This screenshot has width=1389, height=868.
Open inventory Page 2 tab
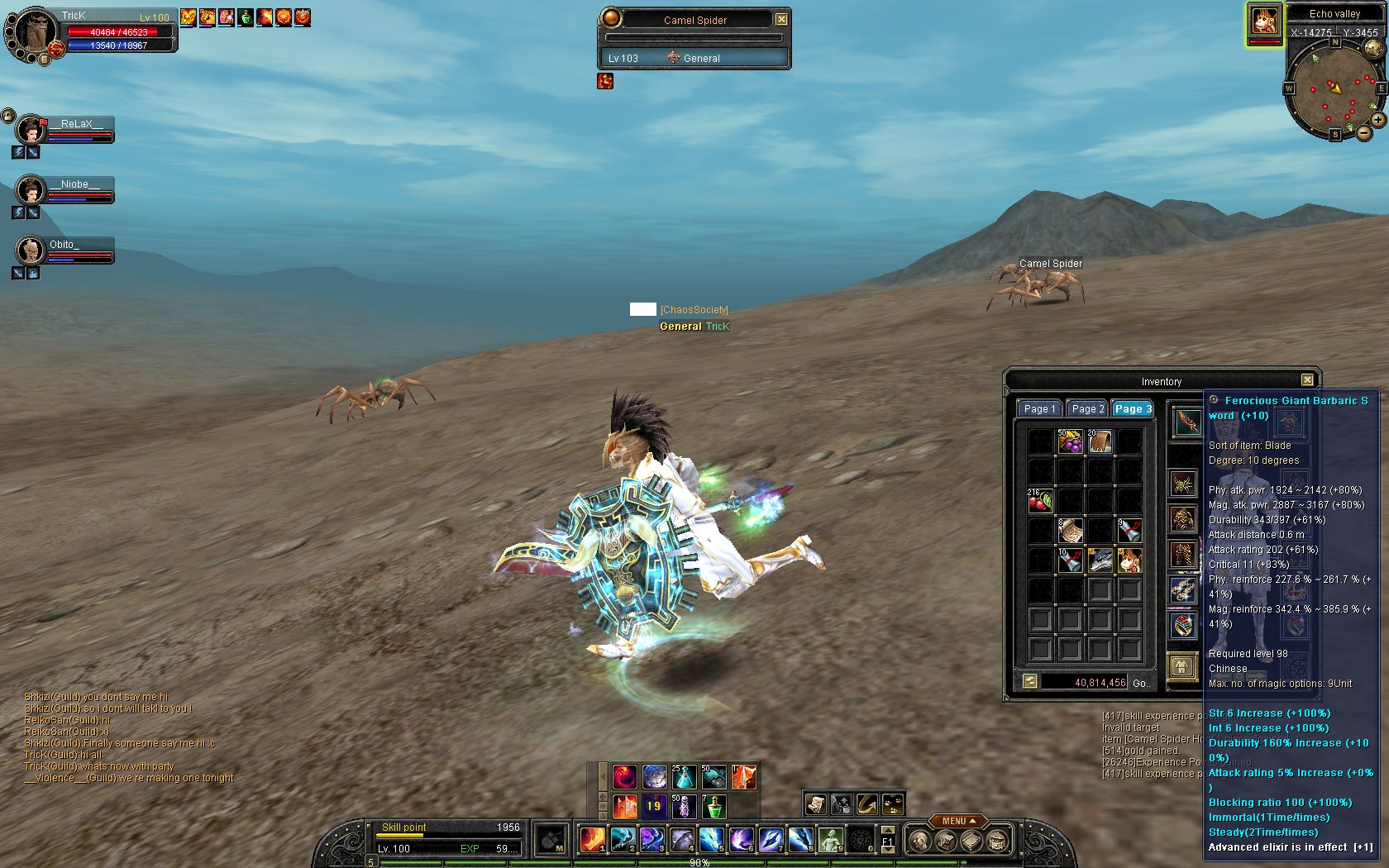pos(1086,409)
